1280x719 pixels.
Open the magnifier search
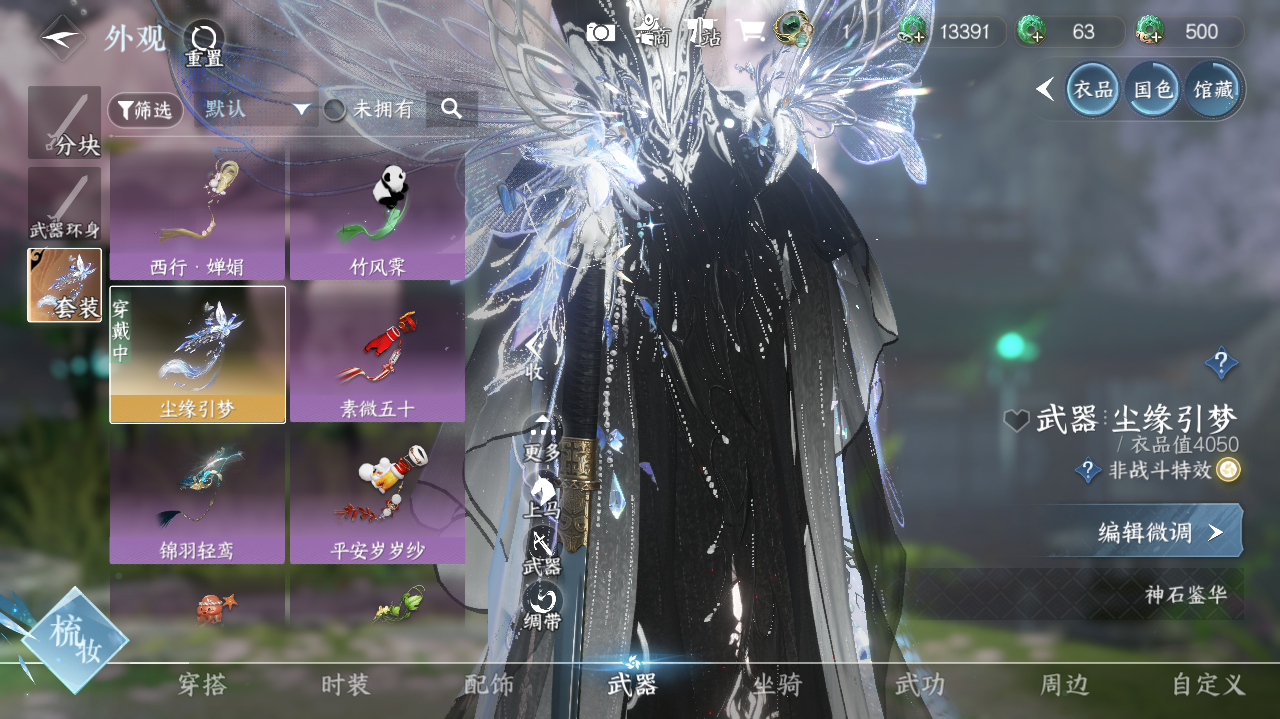coord(451,109)
